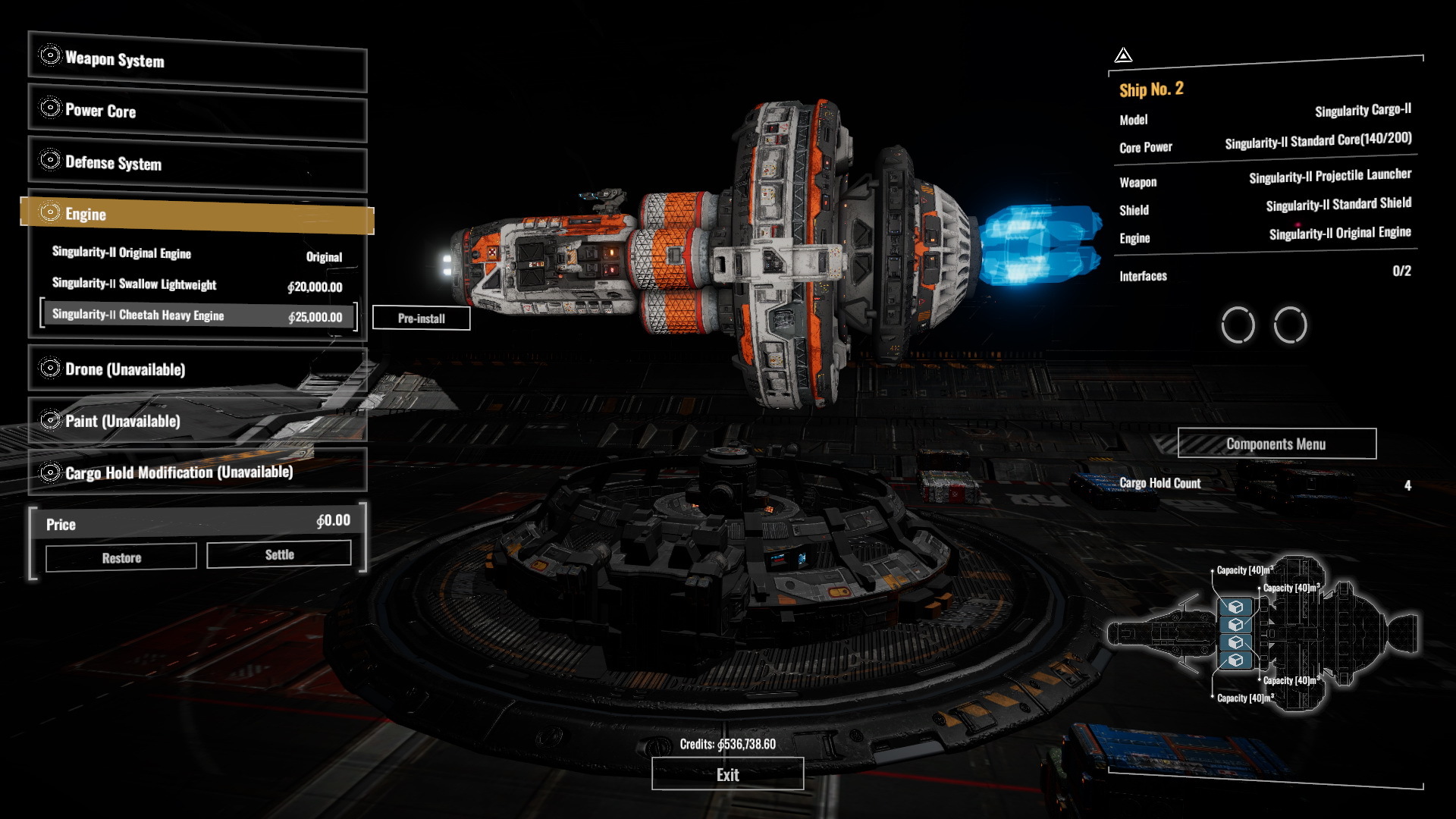Expand the Weapon System category
Screen dimensions: 1456x819
[197, 60]
